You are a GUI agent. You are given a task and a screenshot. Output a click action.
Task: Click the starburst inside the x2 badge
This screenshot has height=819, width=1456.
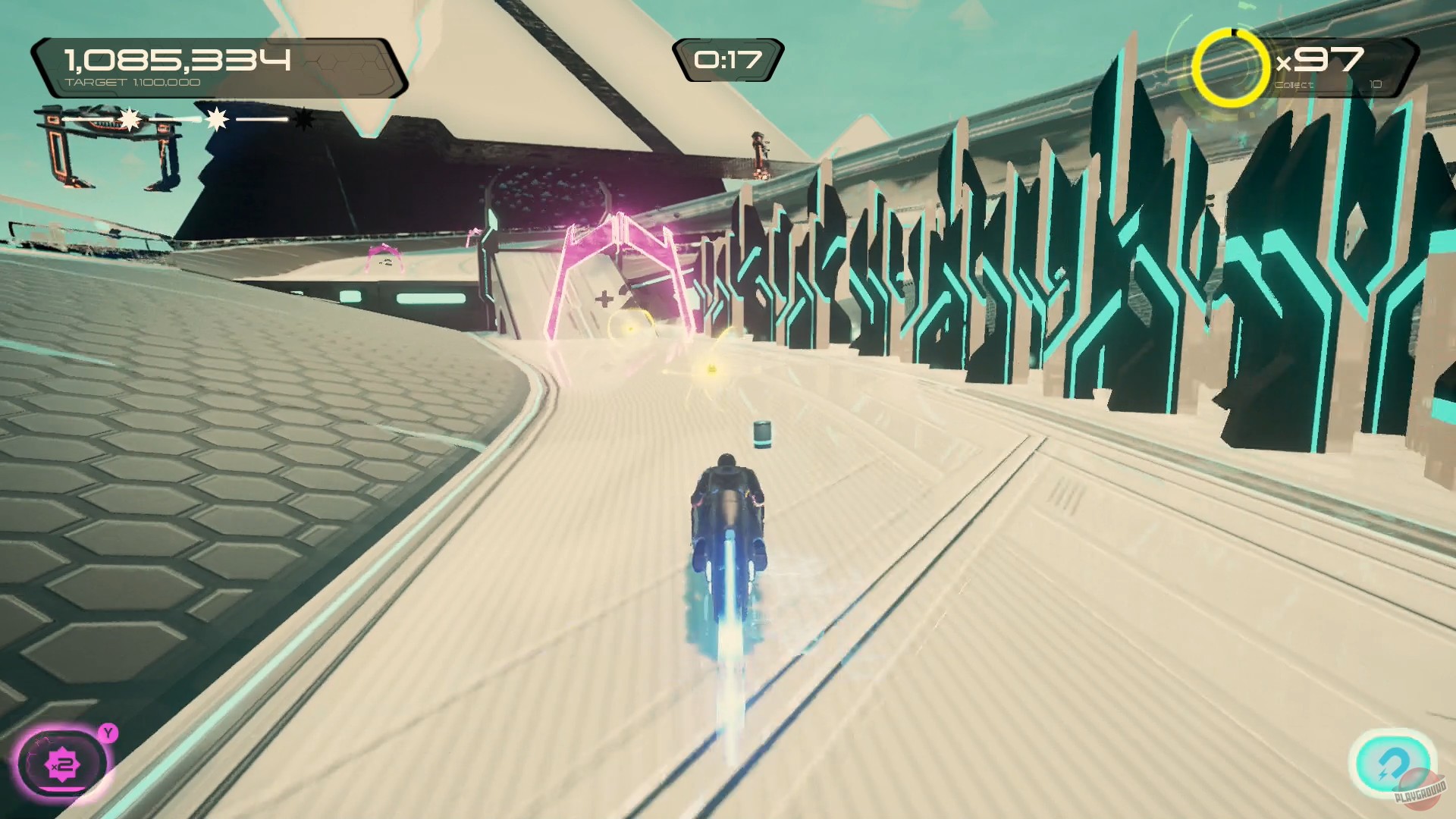[x=63, y=764]
